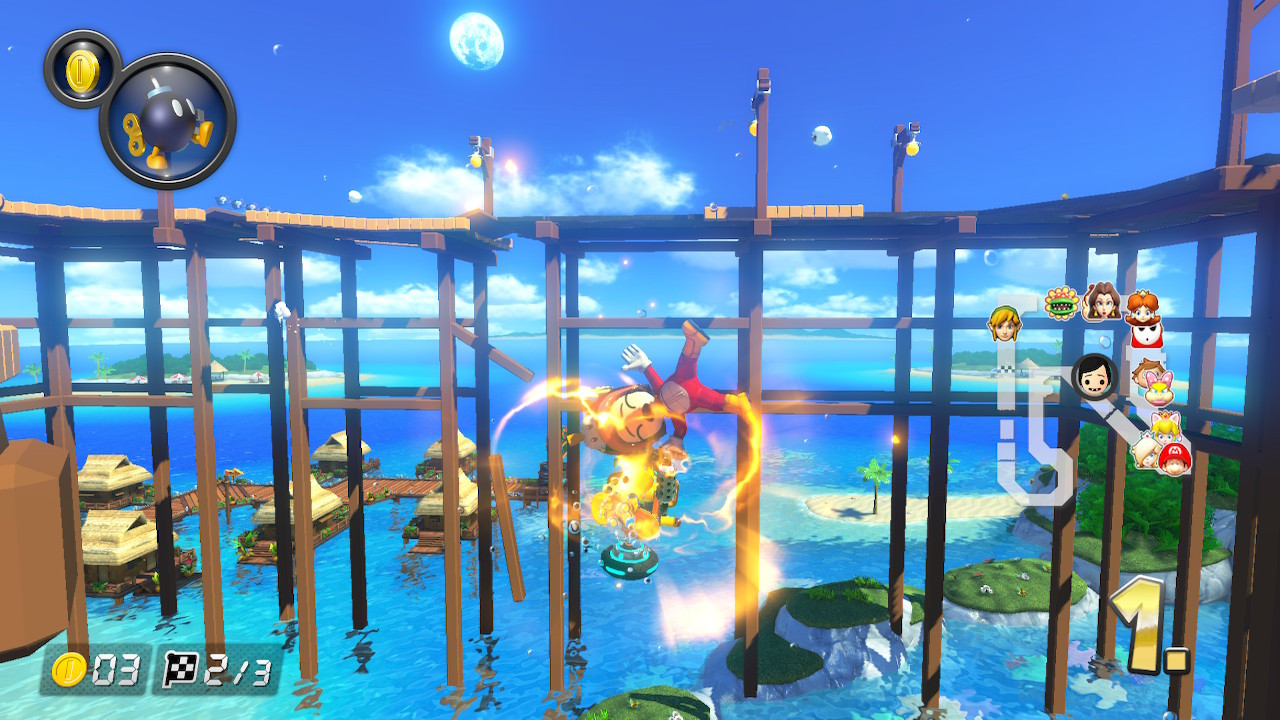Select the Shy Guy map icon
Image resolution: width=1280 pixels, height=720 pixels.
1146,335
